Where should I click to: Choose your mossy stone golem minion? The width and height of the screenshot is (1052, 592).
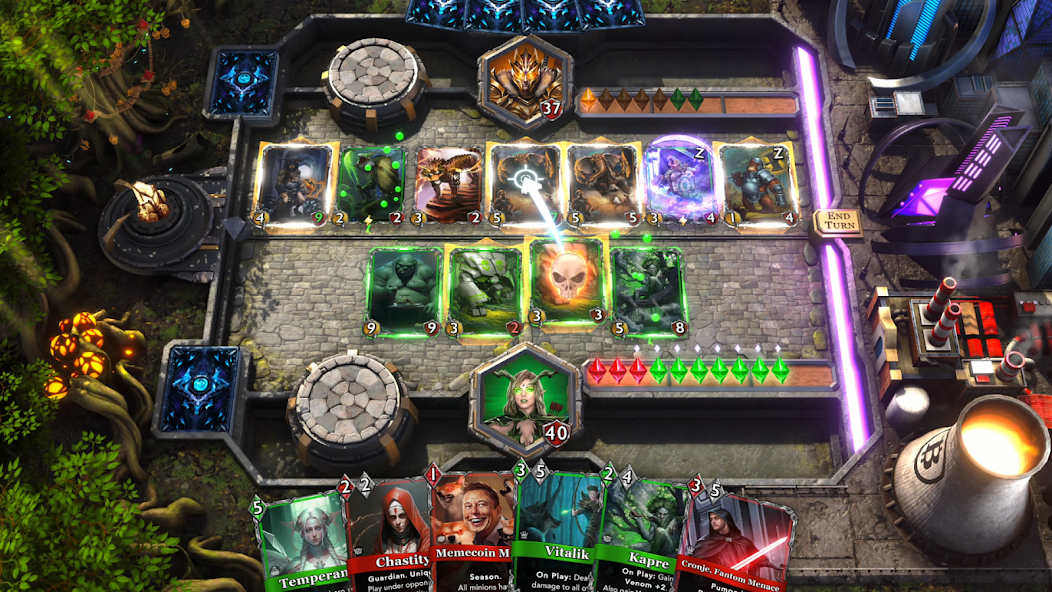coord(486,290)
